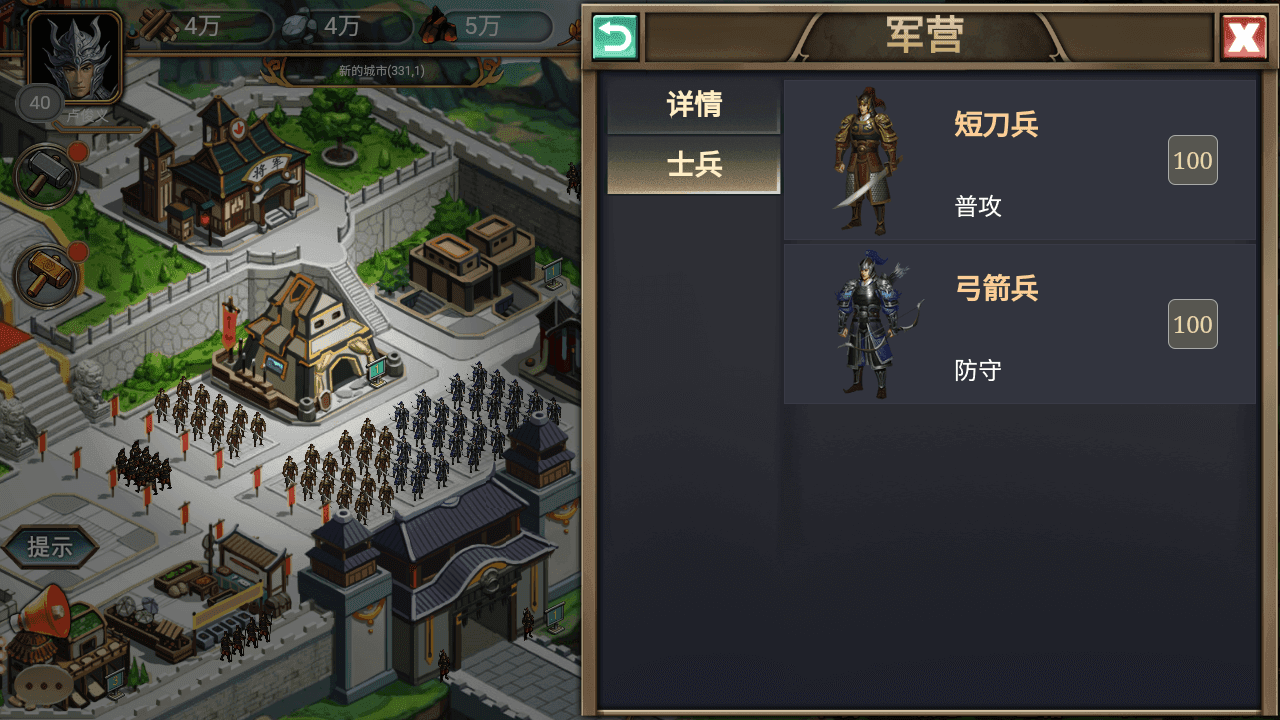Click the 100 count beside 弓箭兵
This screenshot has width=1280, height=720.
(1192, 323)
